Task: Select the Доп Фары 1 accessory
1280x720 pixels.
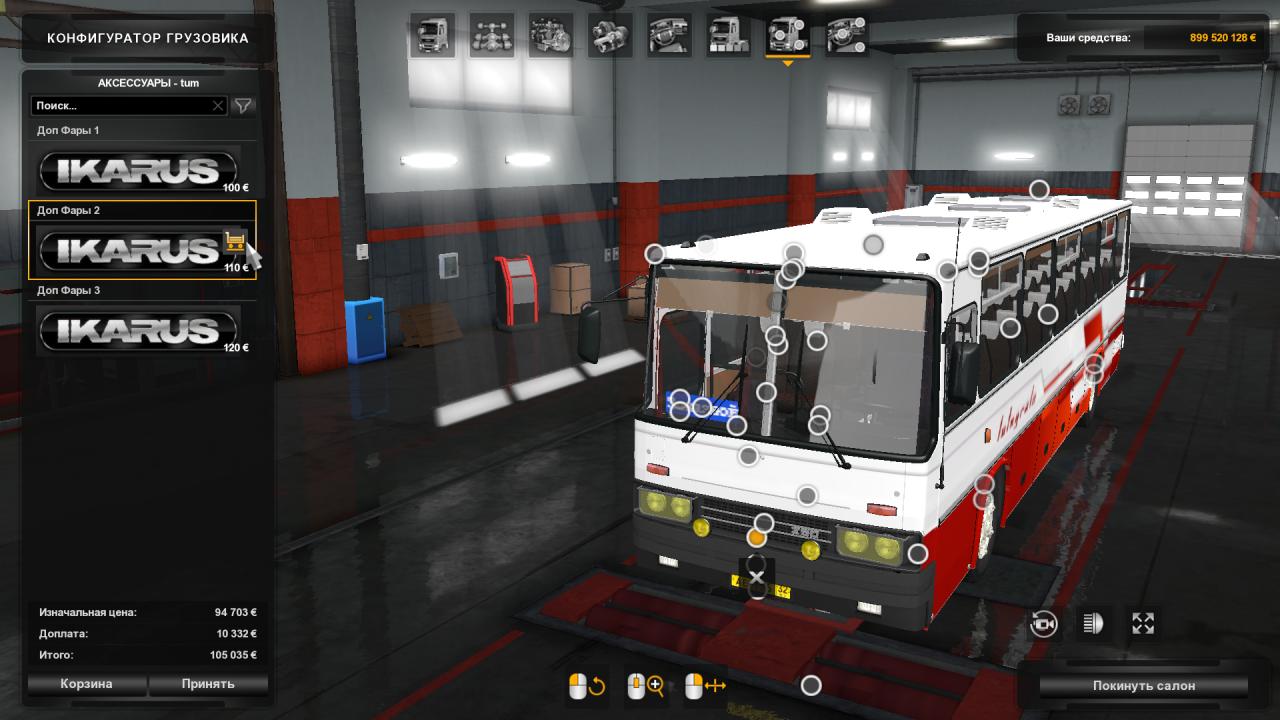Action: (x=138, y=170)
